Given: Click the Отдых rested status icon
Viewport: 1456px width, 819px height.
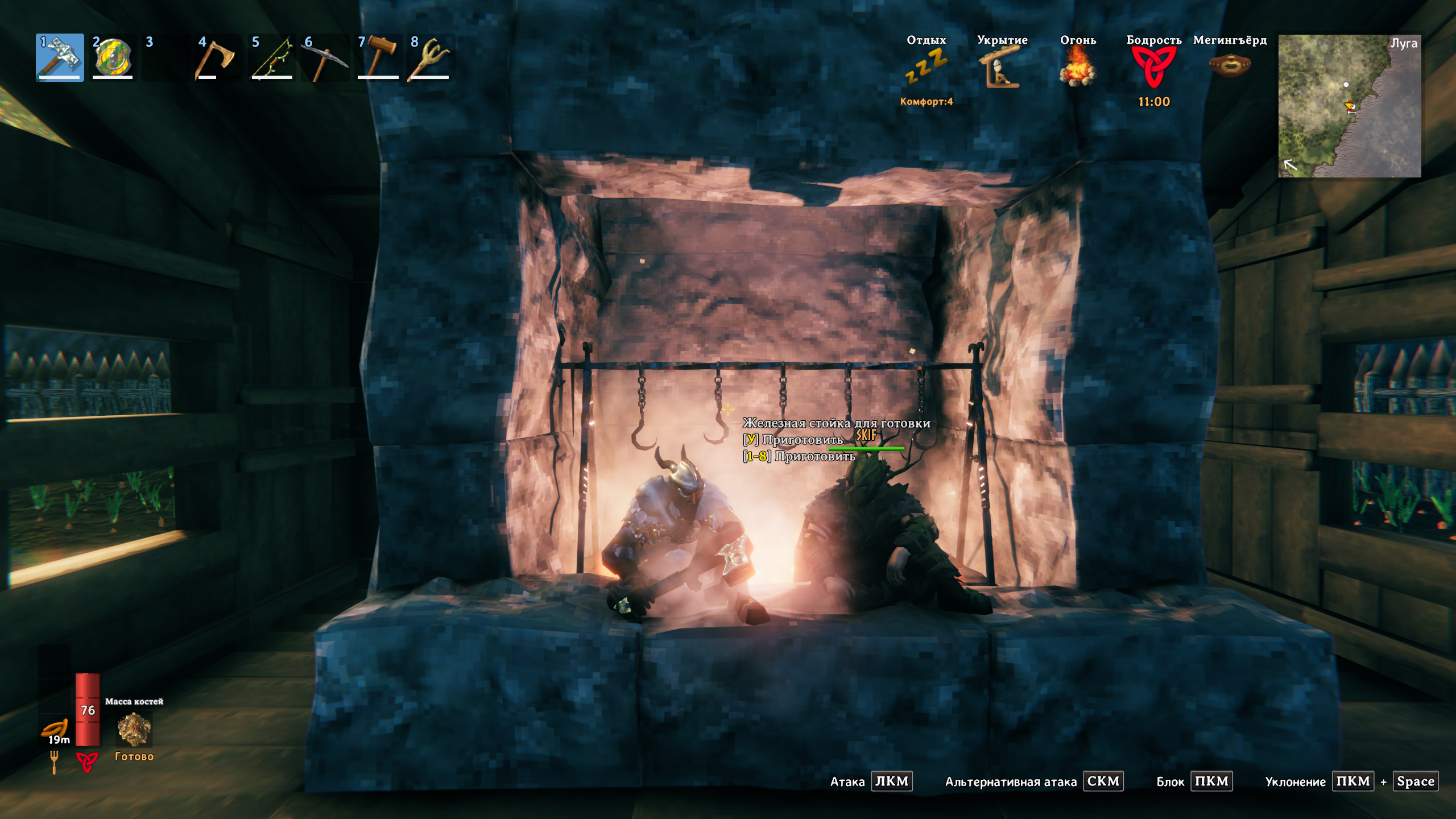Looking at the screenshot, I should [926, 67].
